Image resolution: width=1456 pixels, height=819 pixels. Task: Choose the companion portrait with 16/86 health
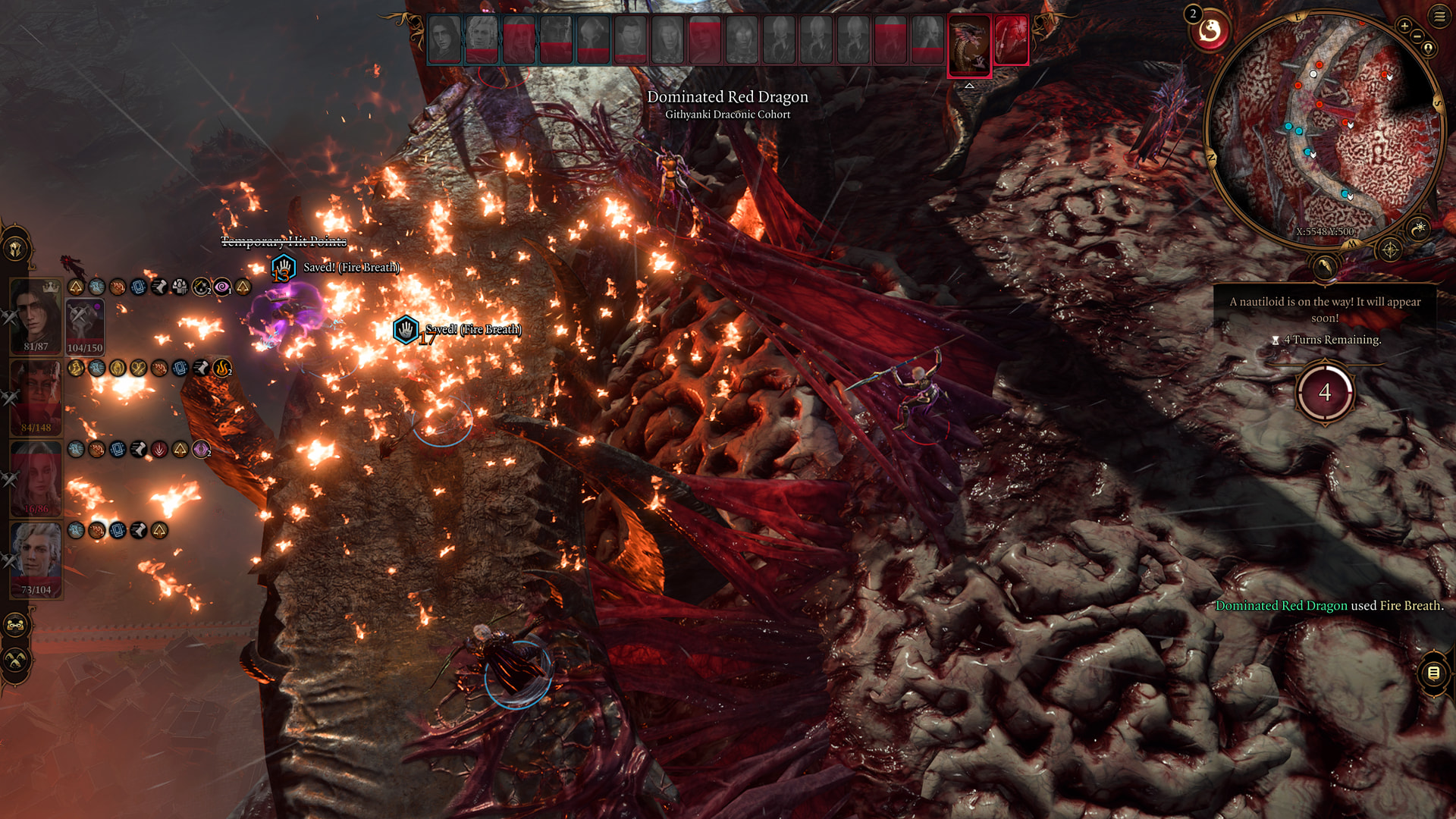click(x=36, y=478)
